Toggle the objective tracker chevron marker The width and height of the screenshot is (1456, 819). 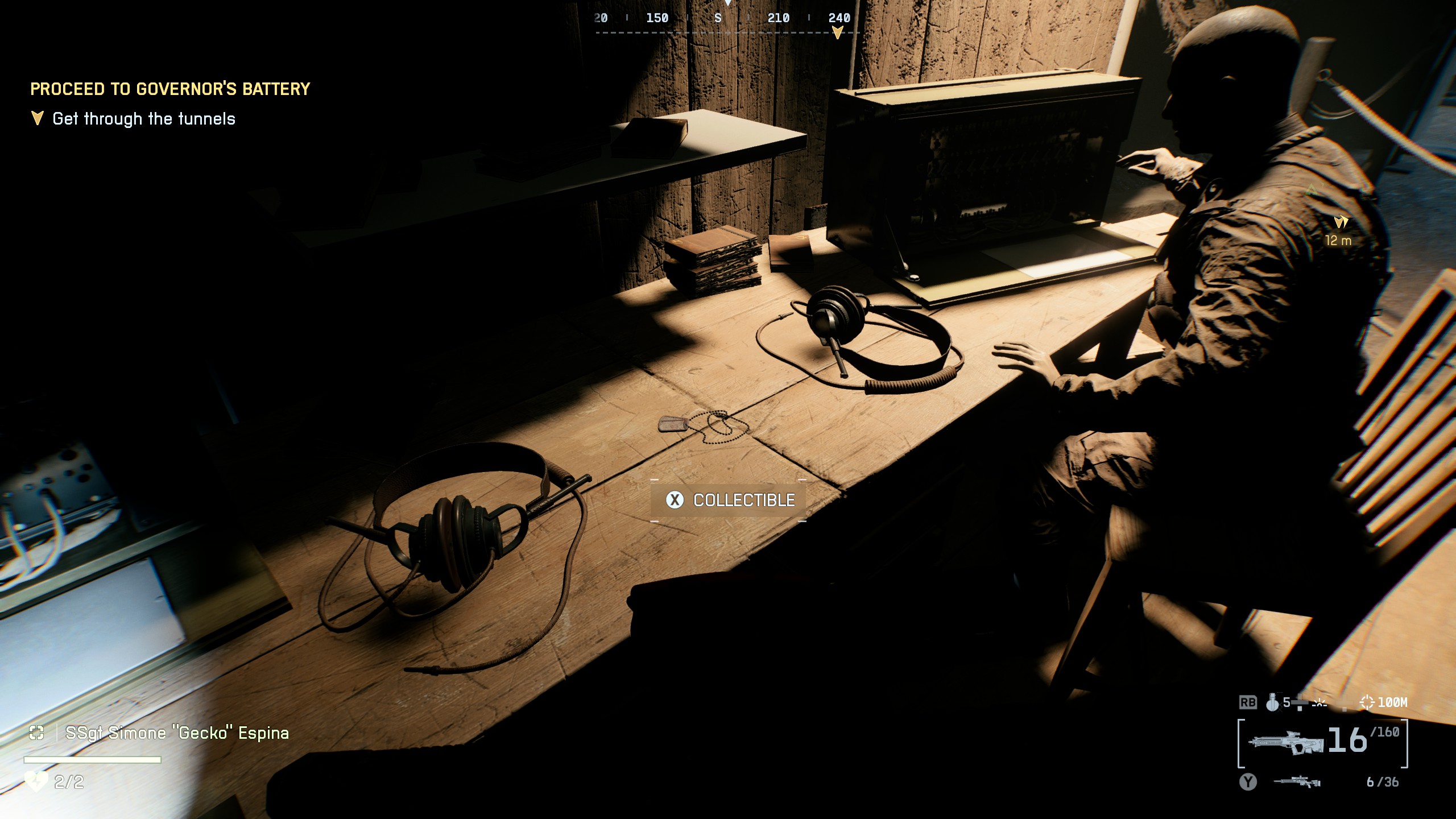tap(38, 119)
